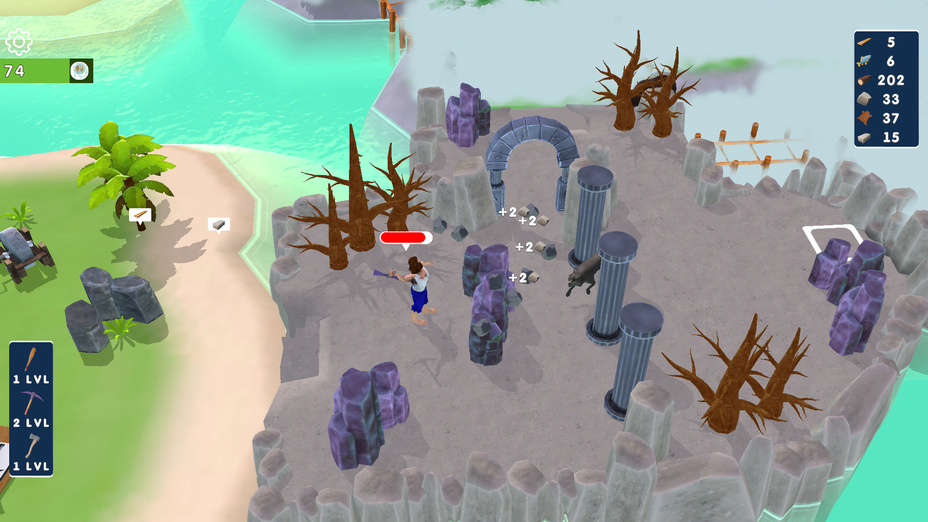This screenshot has width=928, height=522.
Task: Select the wooden club tool
Action: click(x=31, y=359)
